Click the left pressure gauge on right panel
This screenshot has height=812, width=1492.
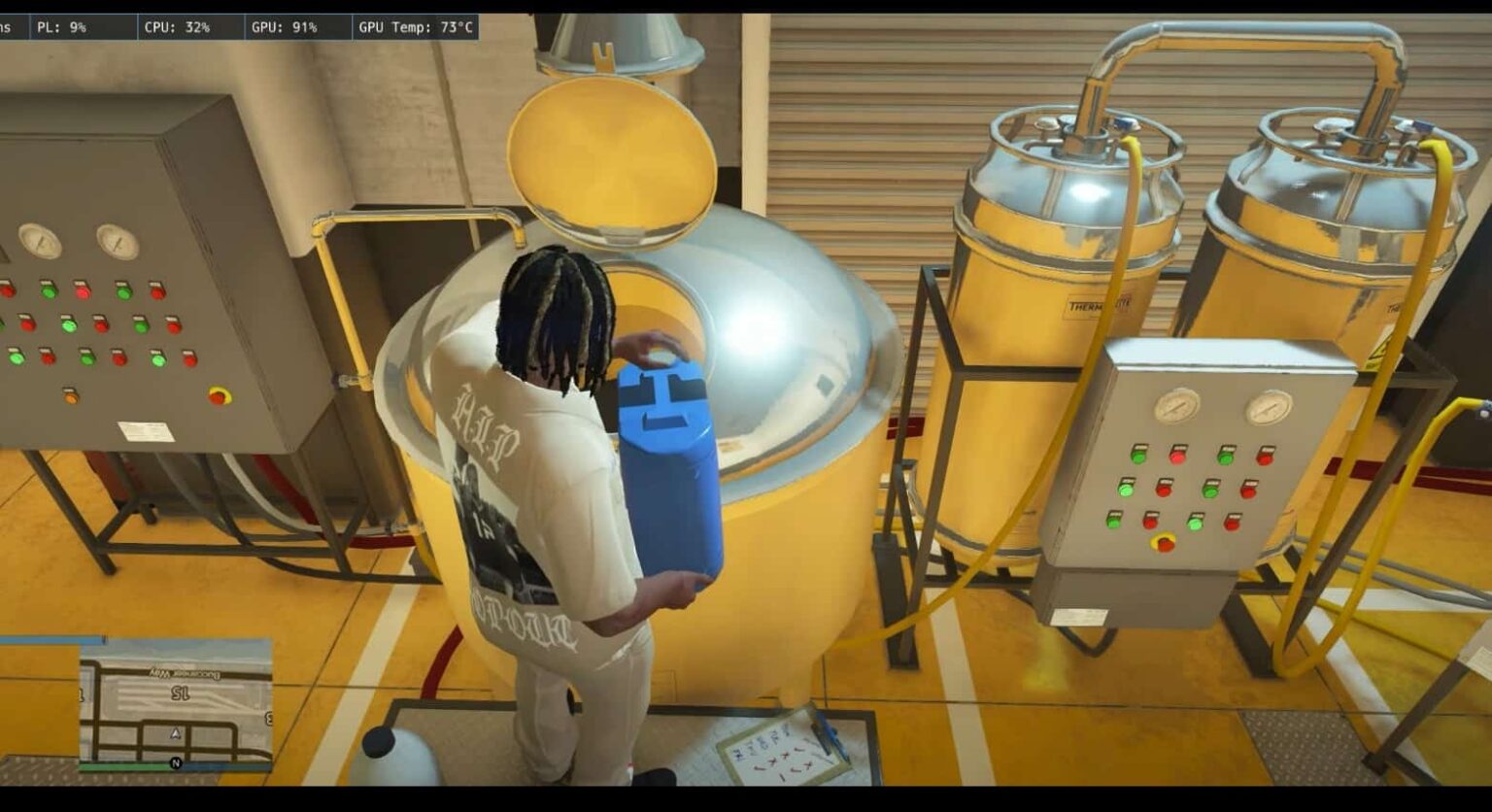[1178, 405]
